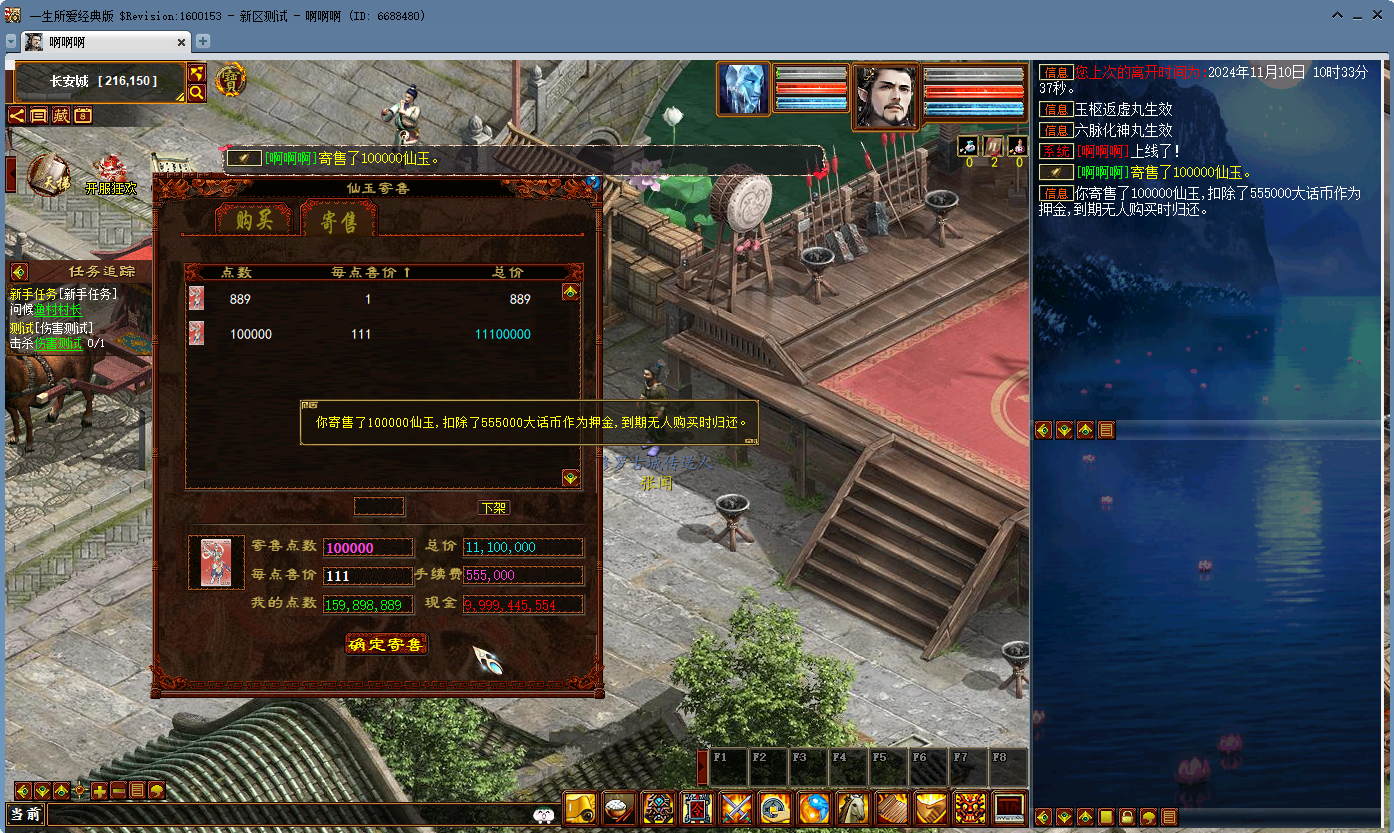Screen dimensions: 1394x833
Task: Close the game window with the title bar X
Action: point(1378,16)
